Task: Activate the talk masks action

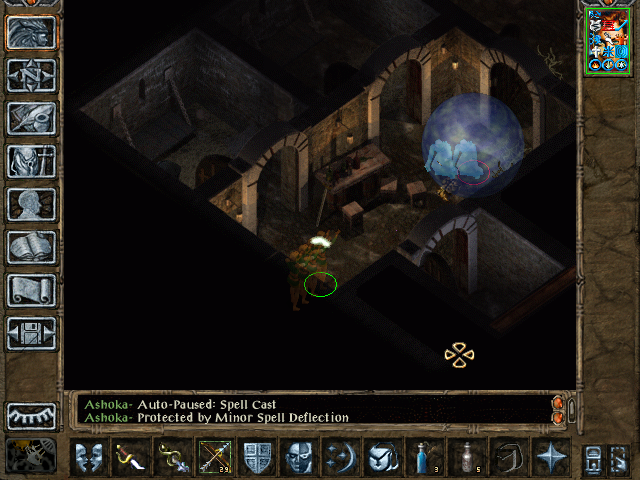Action: [89, 457]
